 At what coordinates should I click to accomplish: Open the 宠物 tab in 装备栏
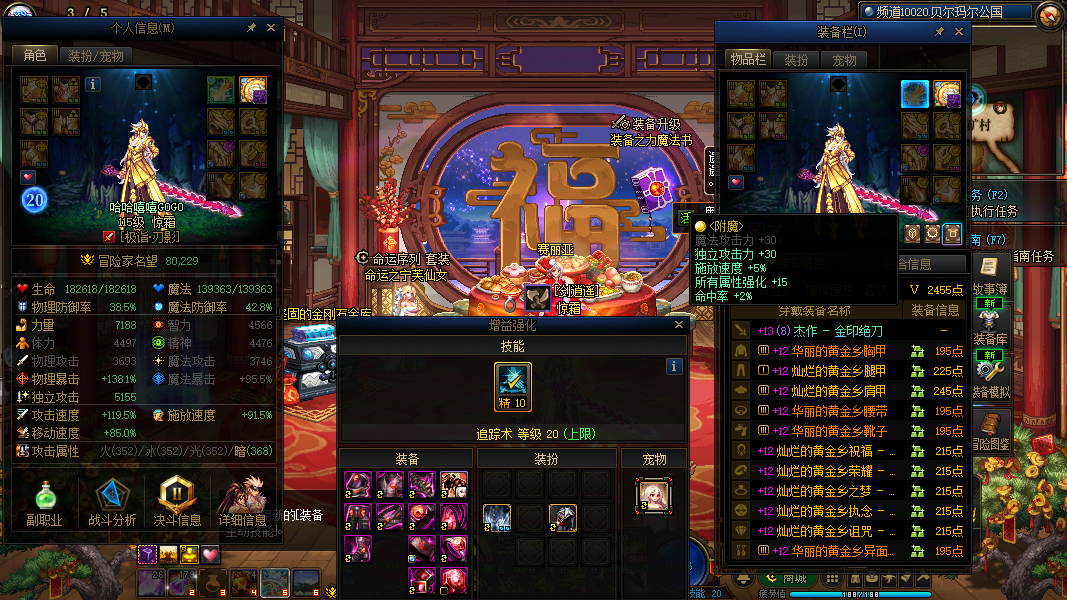(x=845, y=60)
